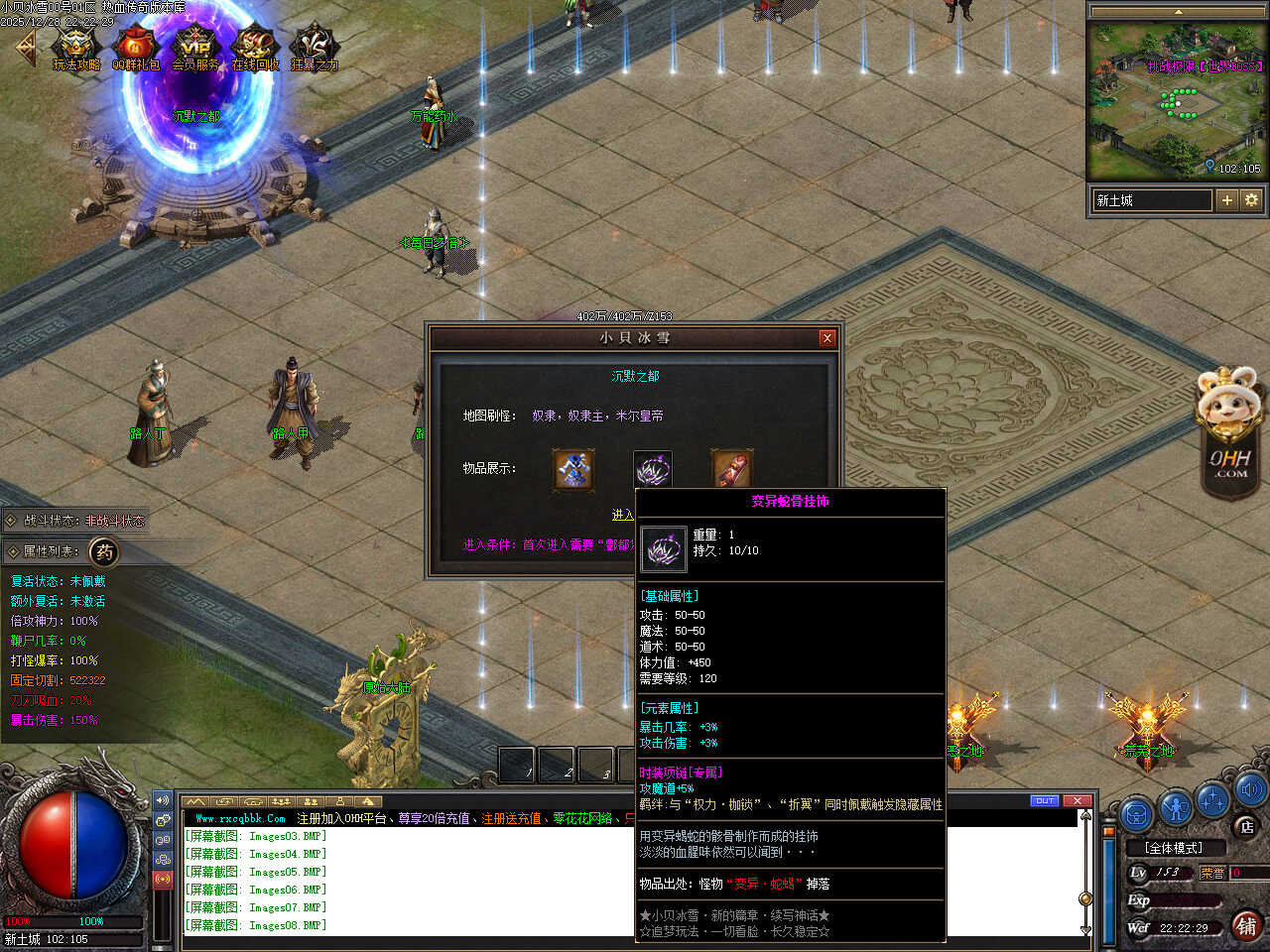Open the 玩法攻略 gameplay guide
Screen dimensions: 1270x952
75,46
